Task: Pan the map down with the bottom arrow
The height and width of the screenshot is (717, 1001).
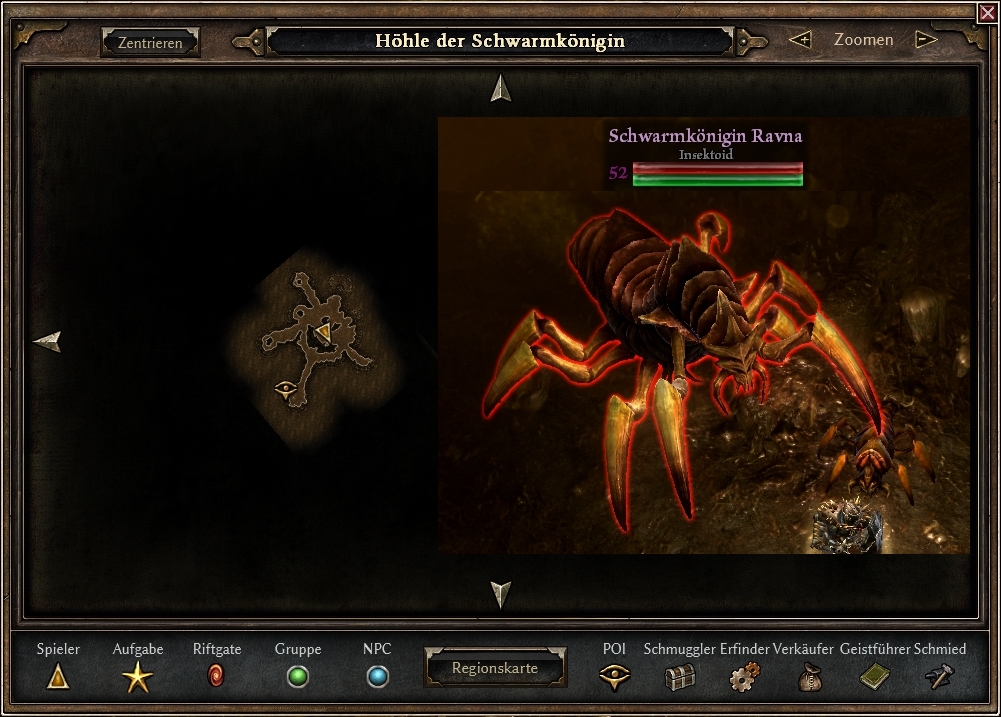Action: click(501, 594)
